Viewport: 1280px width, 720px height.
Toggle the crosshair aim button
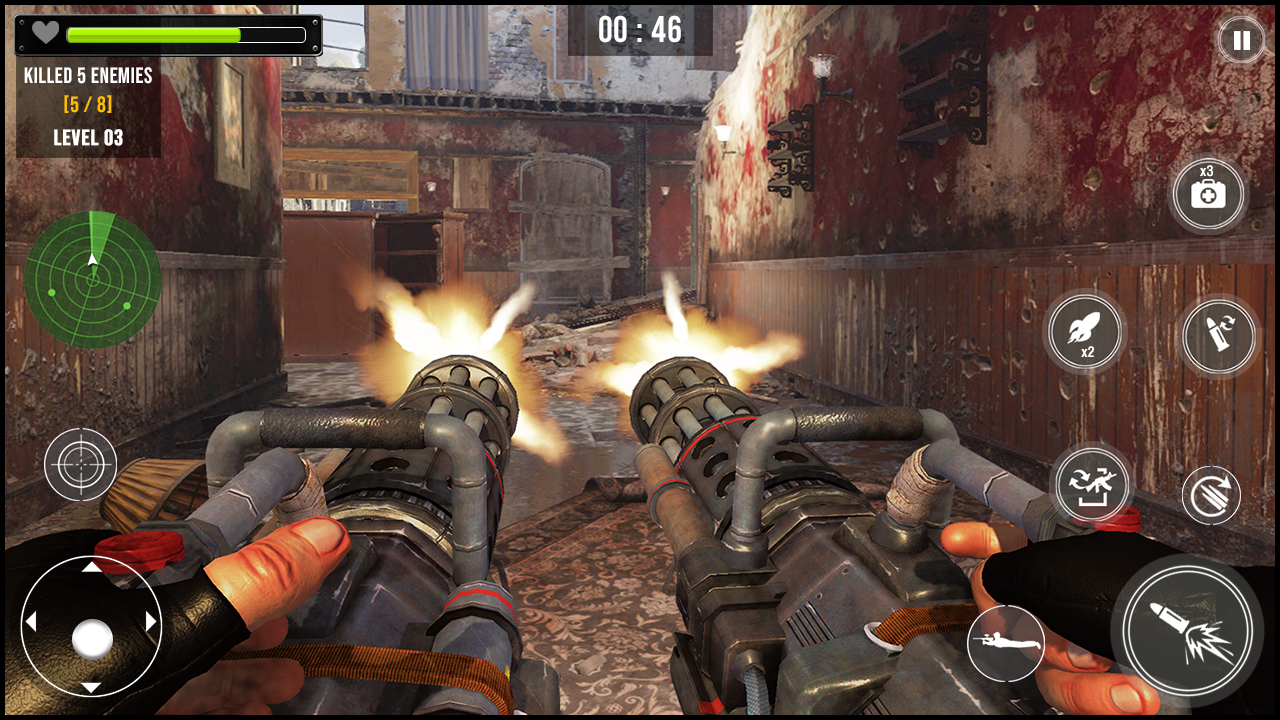pos(80,464)
